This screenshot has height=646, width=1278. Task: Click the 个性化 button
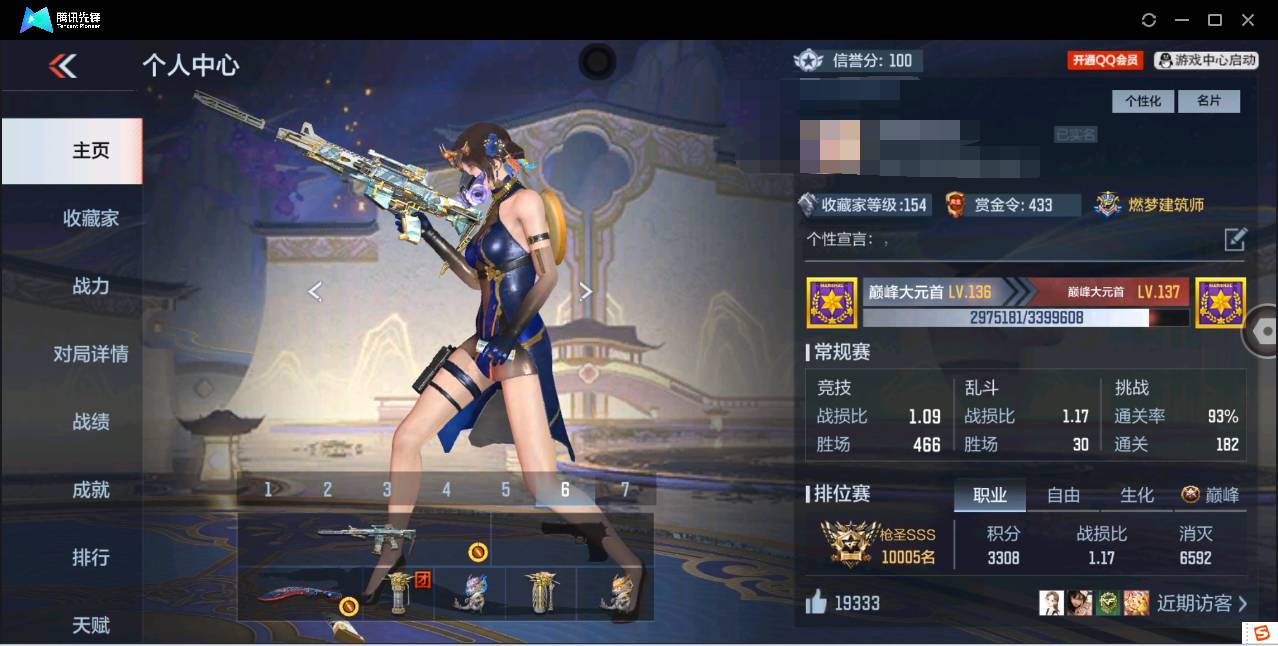1143,101
